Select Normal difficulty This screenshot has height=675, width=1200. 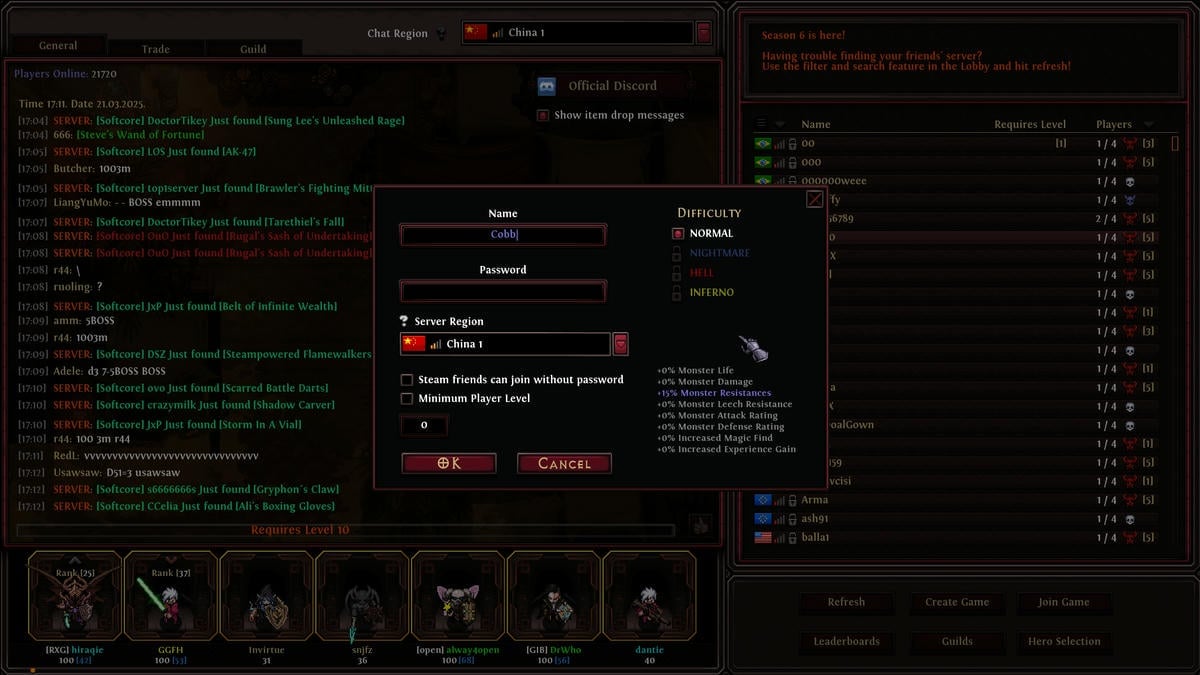678,234
